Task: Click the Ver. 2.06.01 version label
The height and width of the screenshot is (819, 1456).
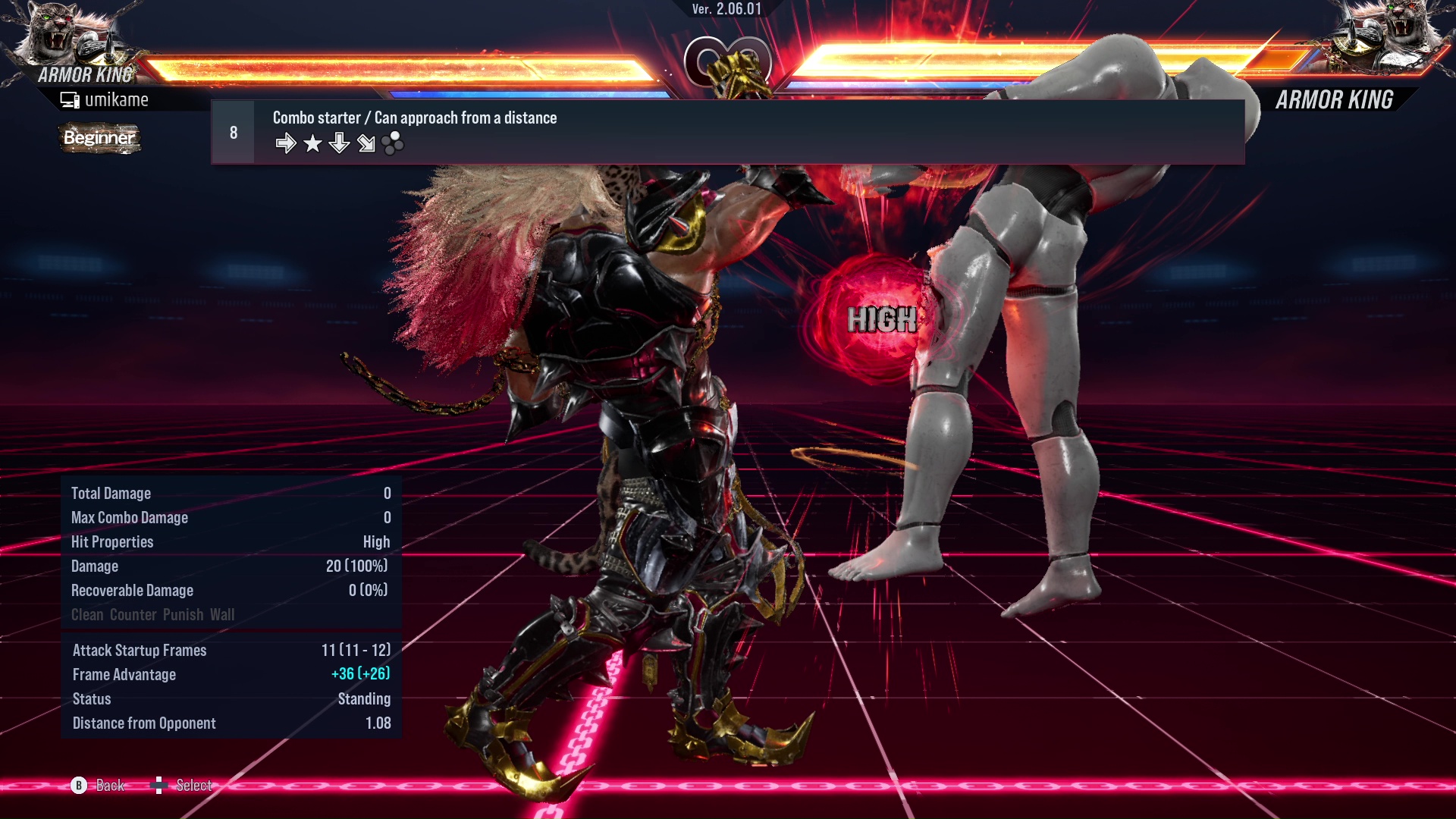Action: [x=727, y=10]
